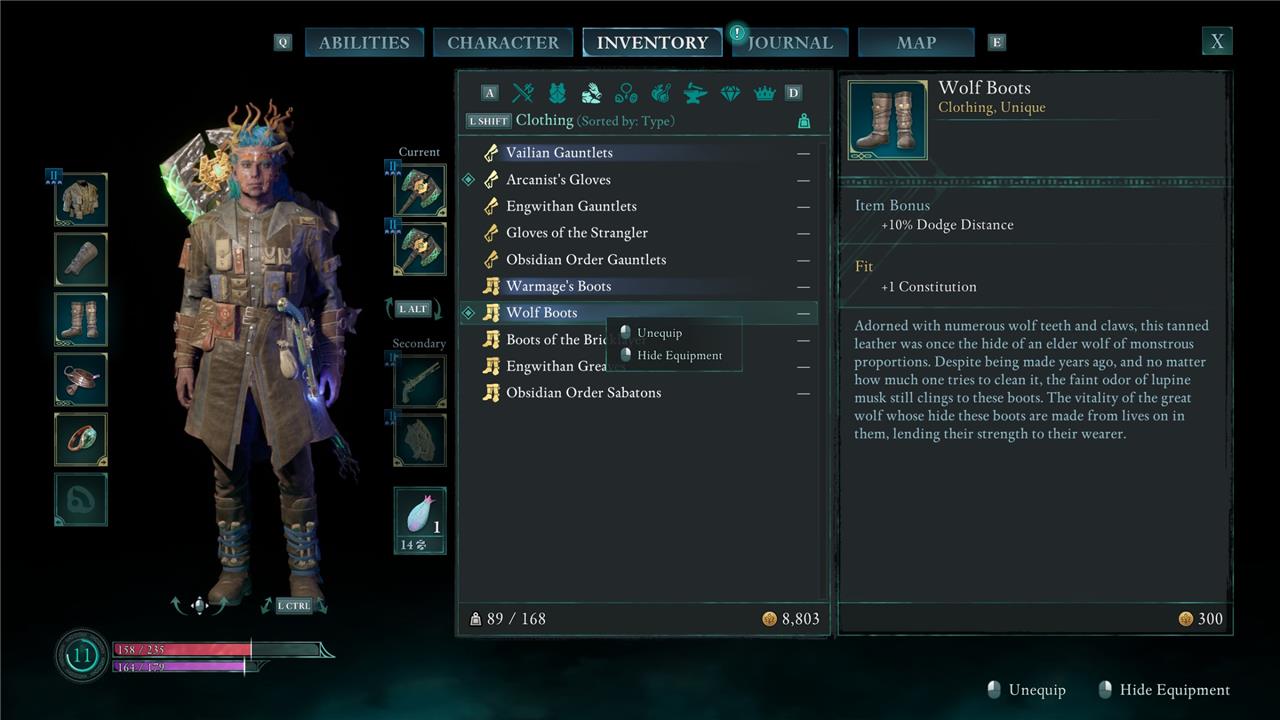Select Hide Equipment in the context menu
The image size is (1280, 720).
679,355
